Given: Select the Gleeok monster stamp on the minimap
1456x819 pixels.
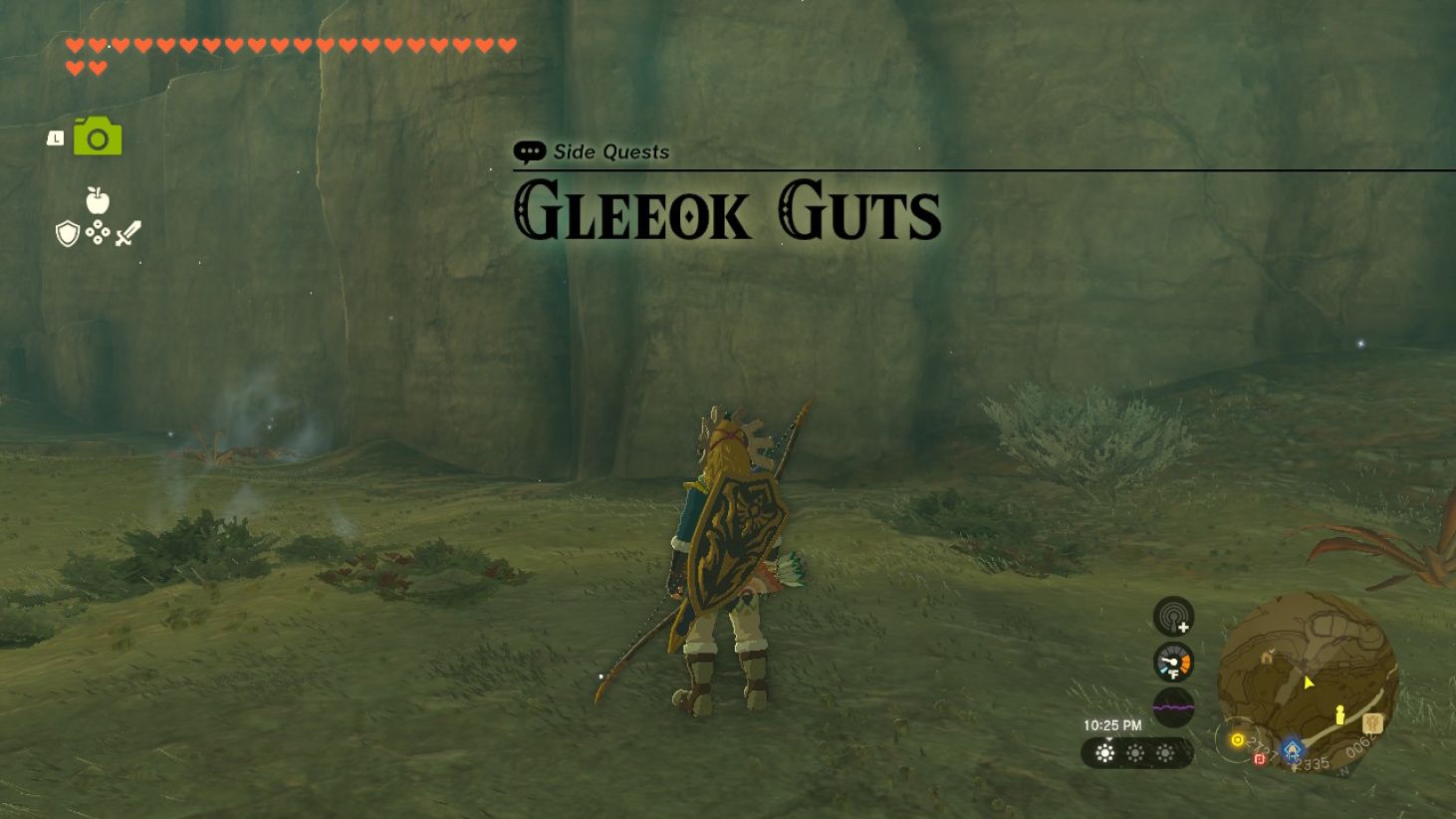Looking at the screenshot, I should click(x=1372, y=724).
